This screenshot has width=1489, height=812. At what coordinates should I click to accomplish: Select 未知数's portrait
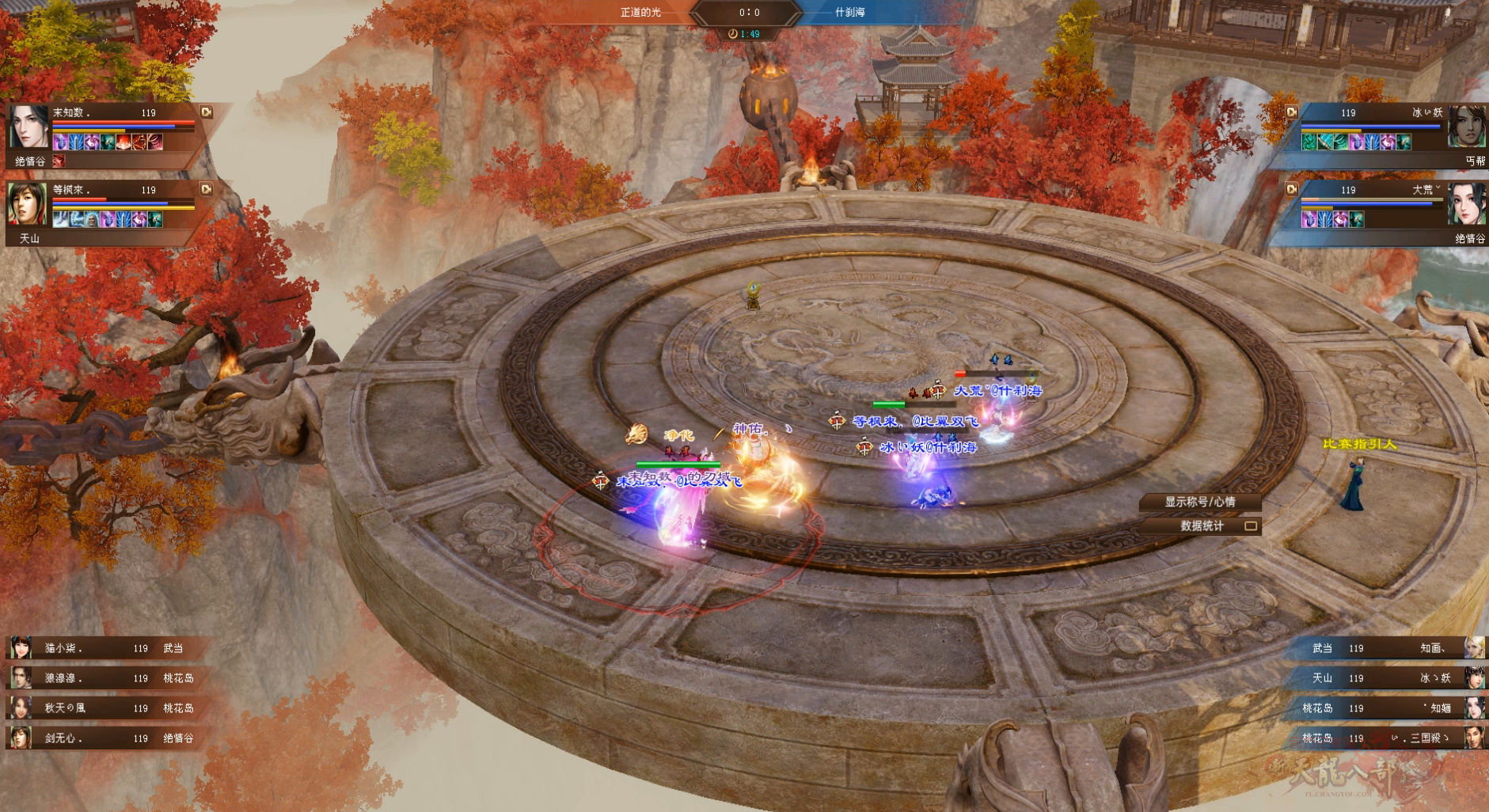[28, 127]
